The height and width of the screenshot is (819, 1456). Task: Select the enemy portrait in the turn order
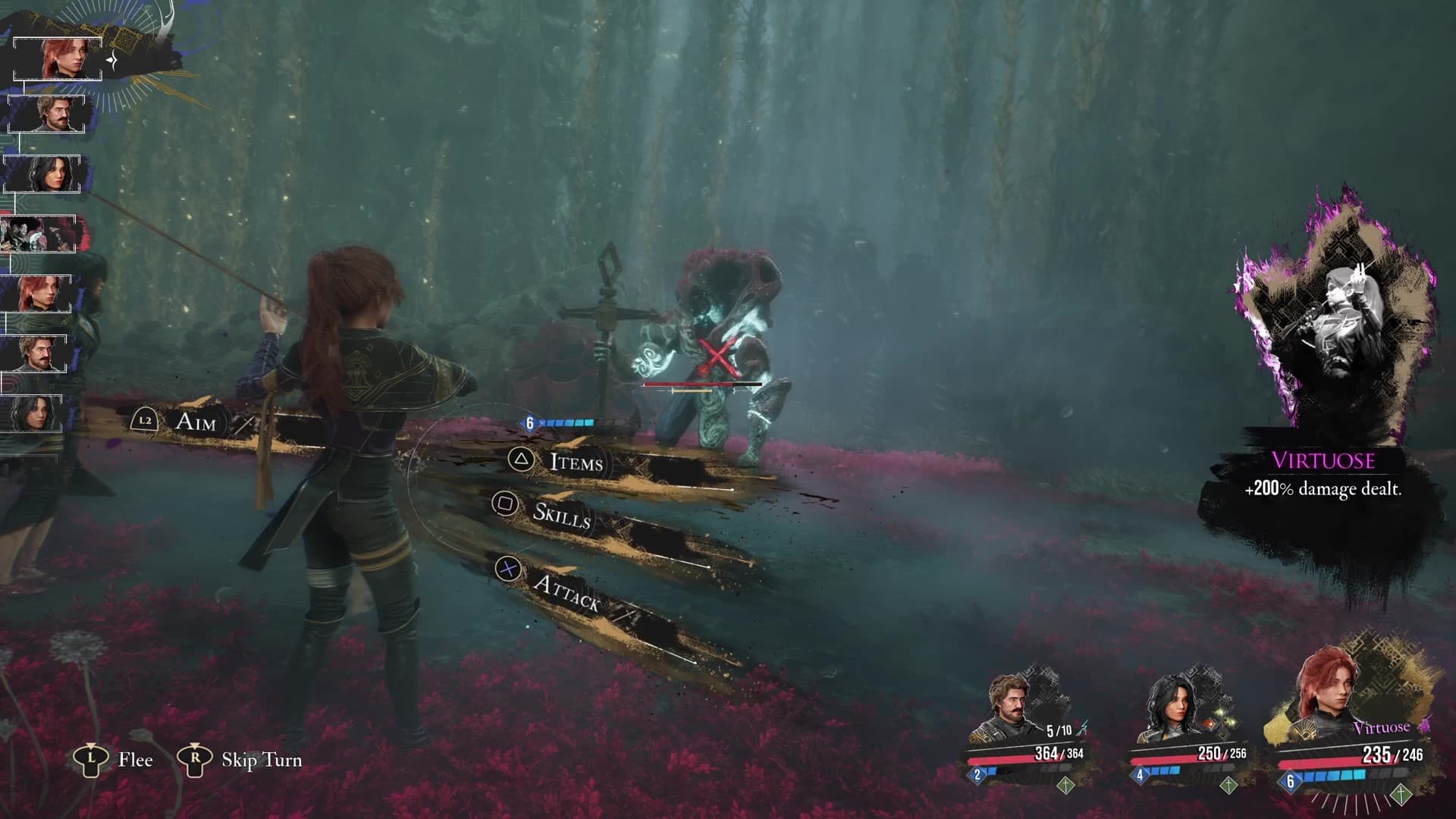tap(38, 234)
